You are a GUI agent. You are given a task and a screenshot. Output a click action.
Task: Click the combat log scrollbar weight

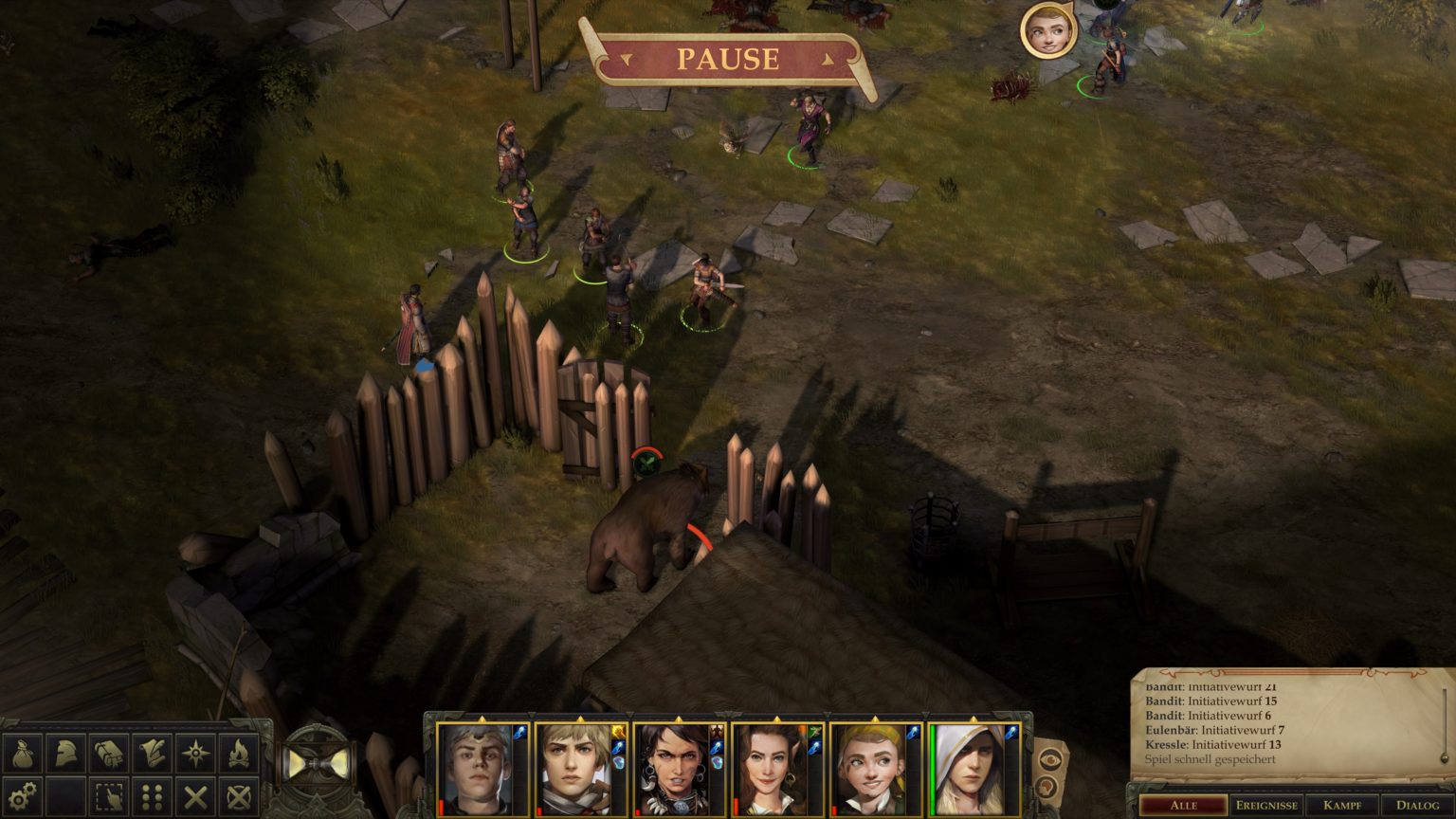point(1444,756)
